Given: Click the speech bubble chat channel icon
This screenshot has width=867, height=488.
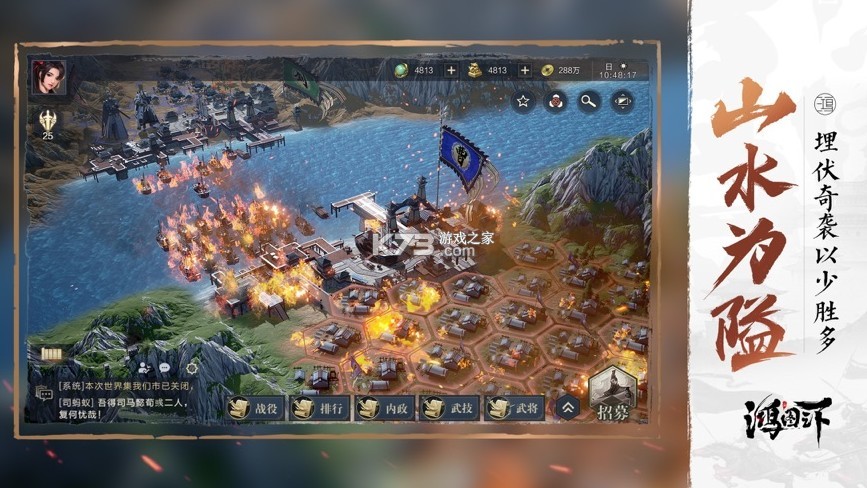Looking at the screenshot, I should pyautogui.click(x=165, y=368).
